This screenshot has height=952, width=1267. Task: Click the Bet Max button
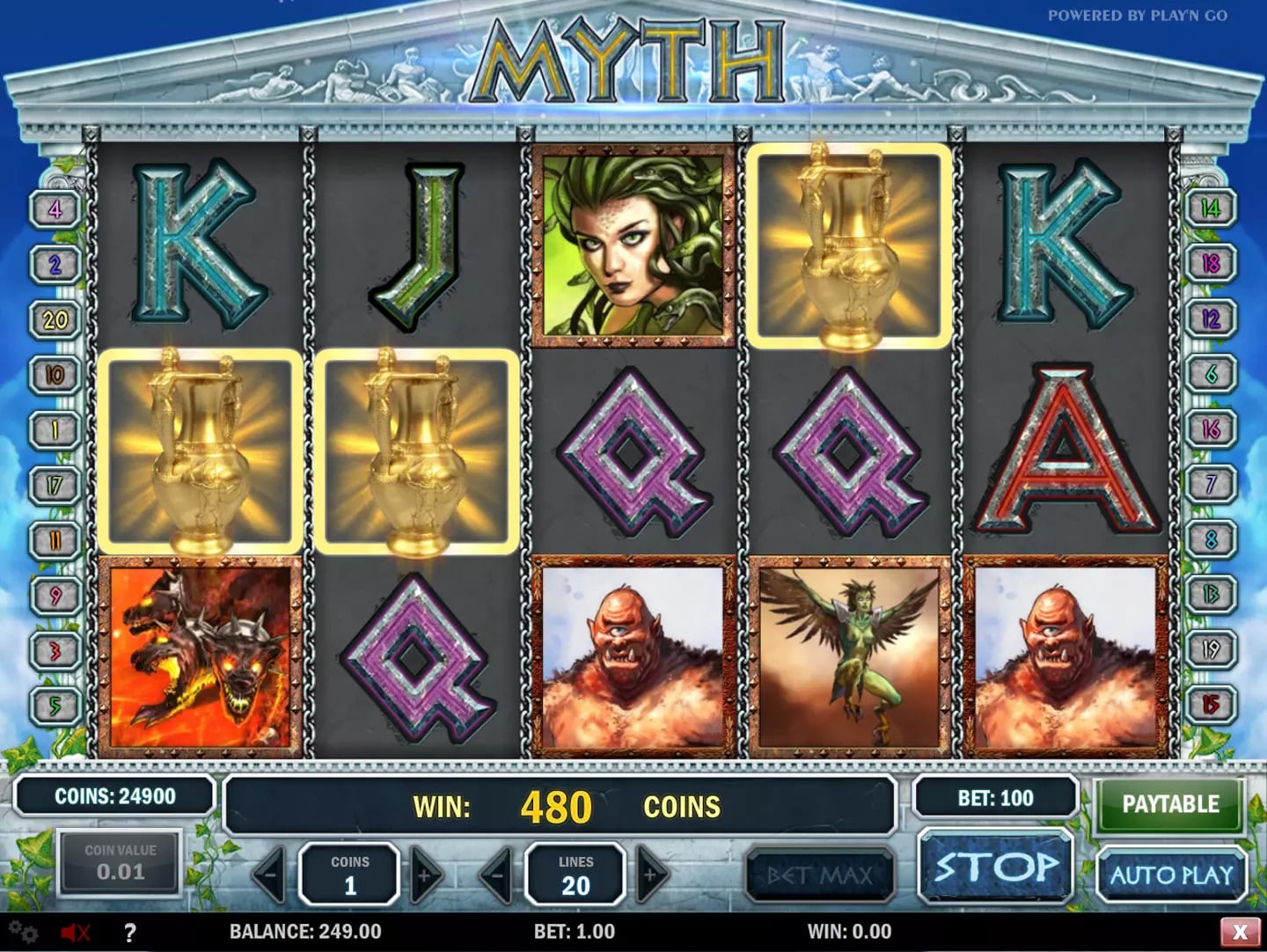coord(819,875)
